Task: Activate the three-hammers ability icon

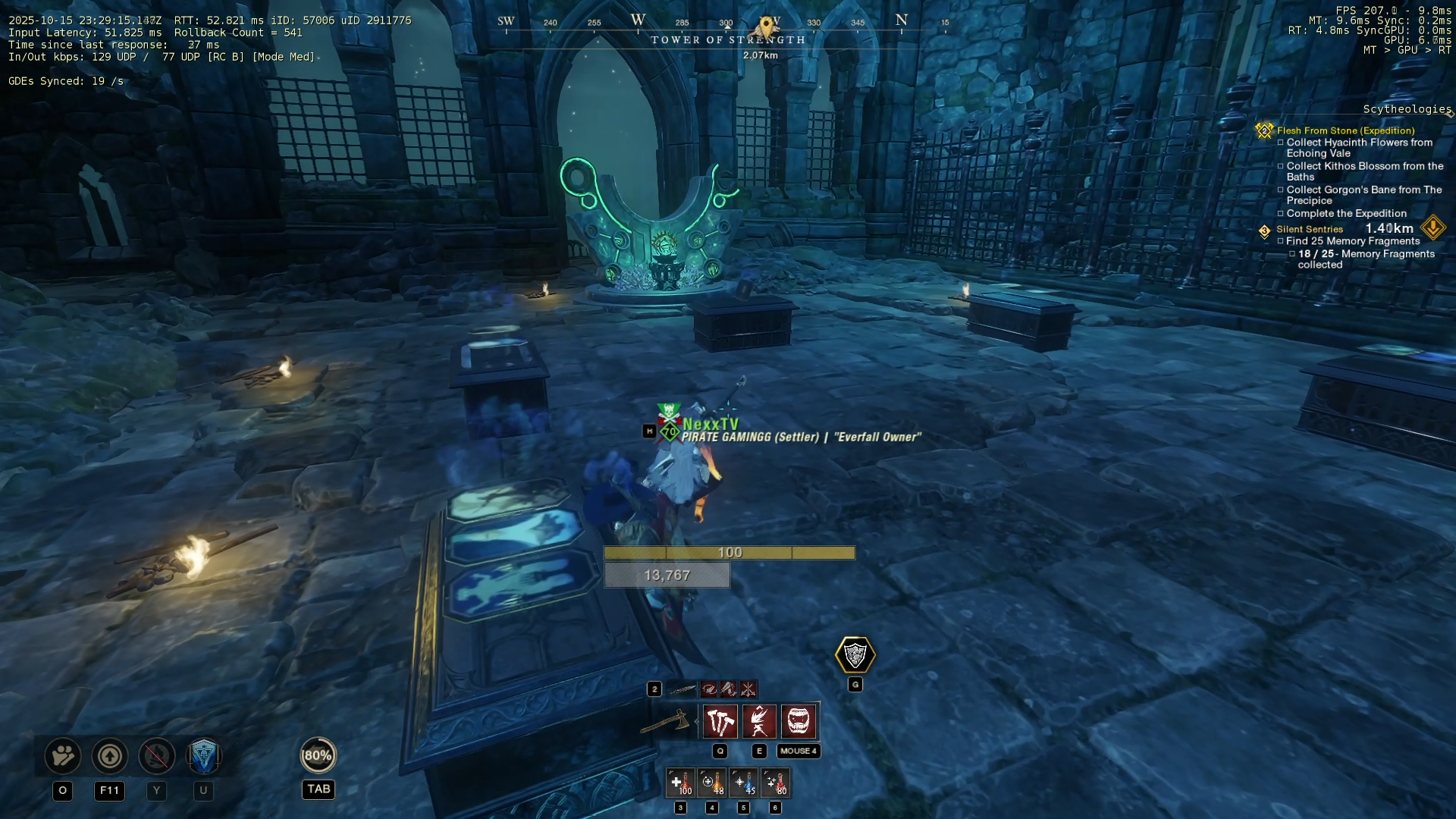Action: click(x=720, y=721)
